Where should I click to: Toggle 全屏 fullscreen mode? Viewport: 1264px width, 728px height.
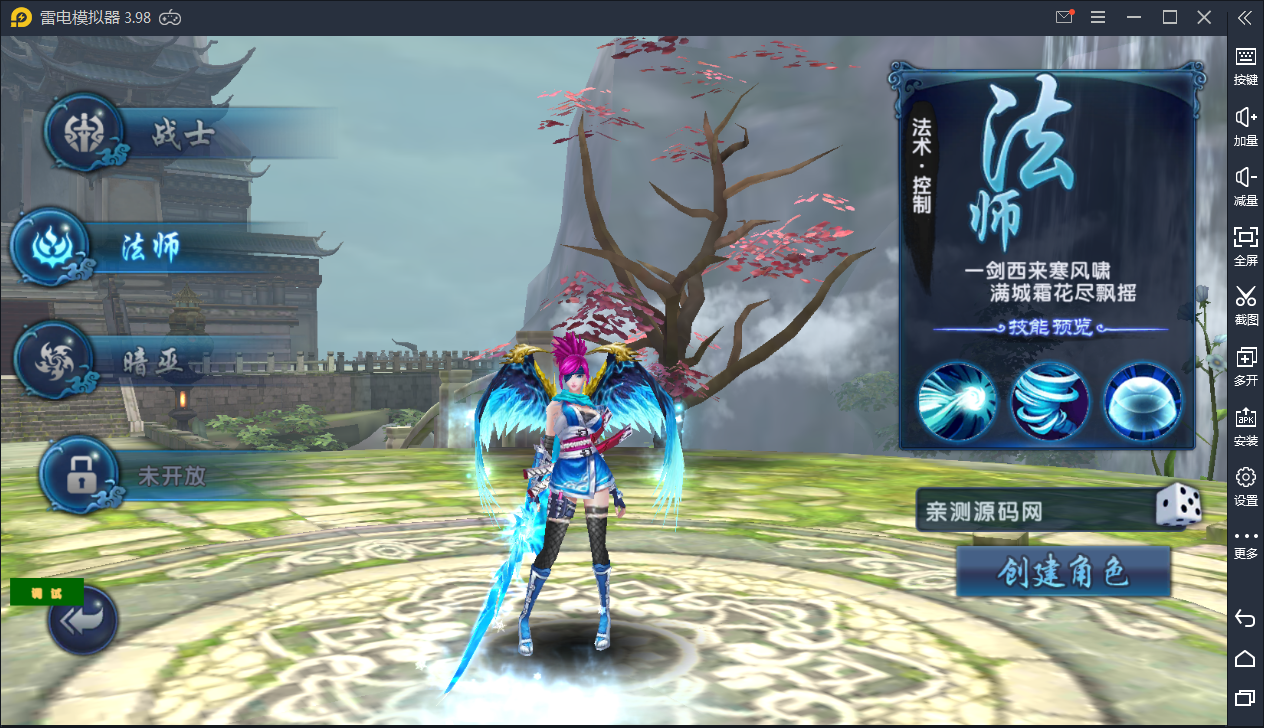[1245, 244]
